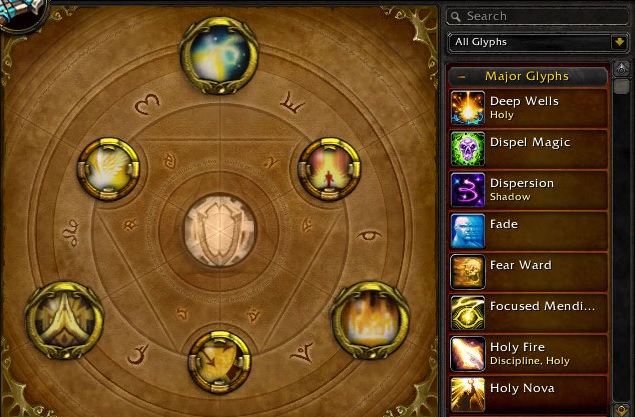Pick the Dispersion shadow glyph

(x=528, y=190)
